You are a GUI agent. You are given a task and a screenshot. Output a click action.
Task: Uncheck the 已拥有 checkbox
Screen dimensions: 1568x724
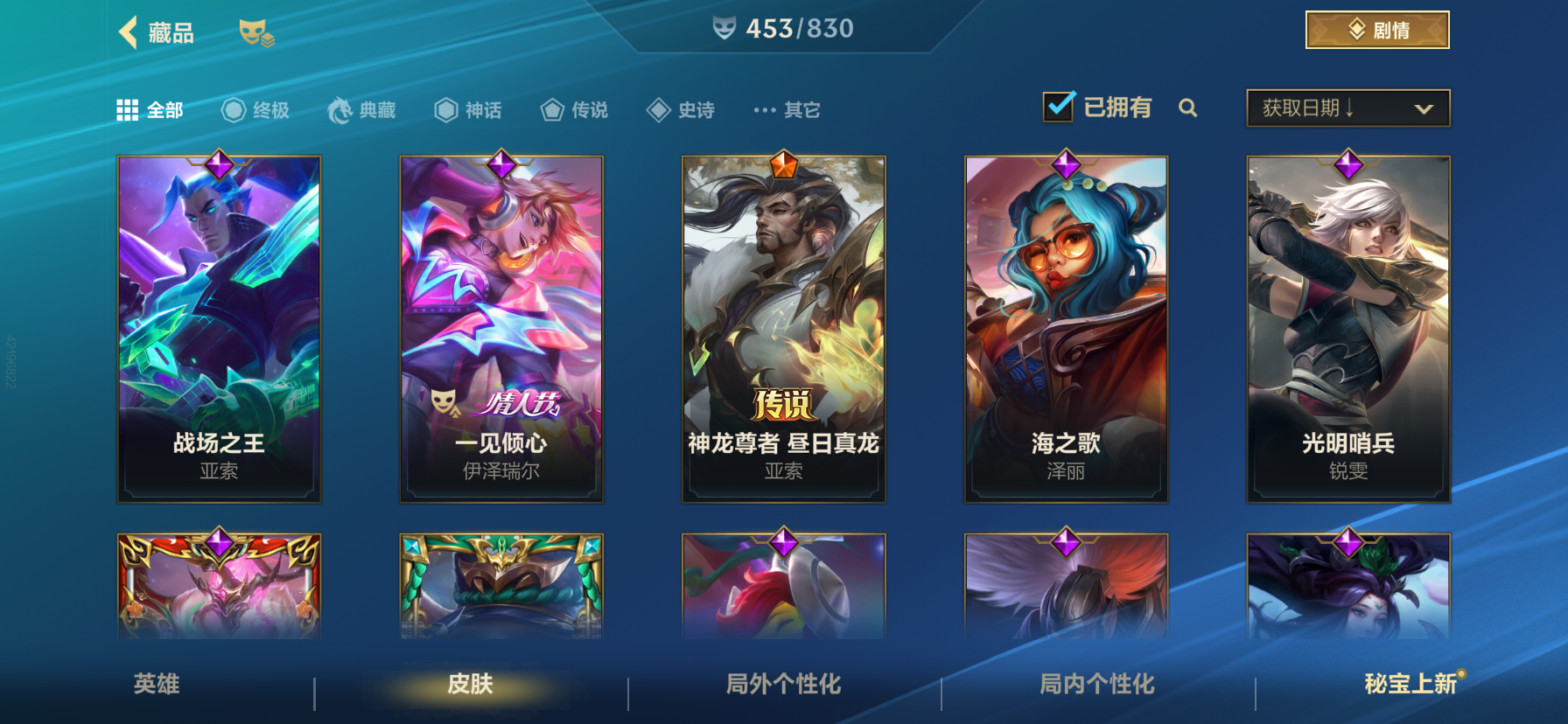[x=1059, y=105]
